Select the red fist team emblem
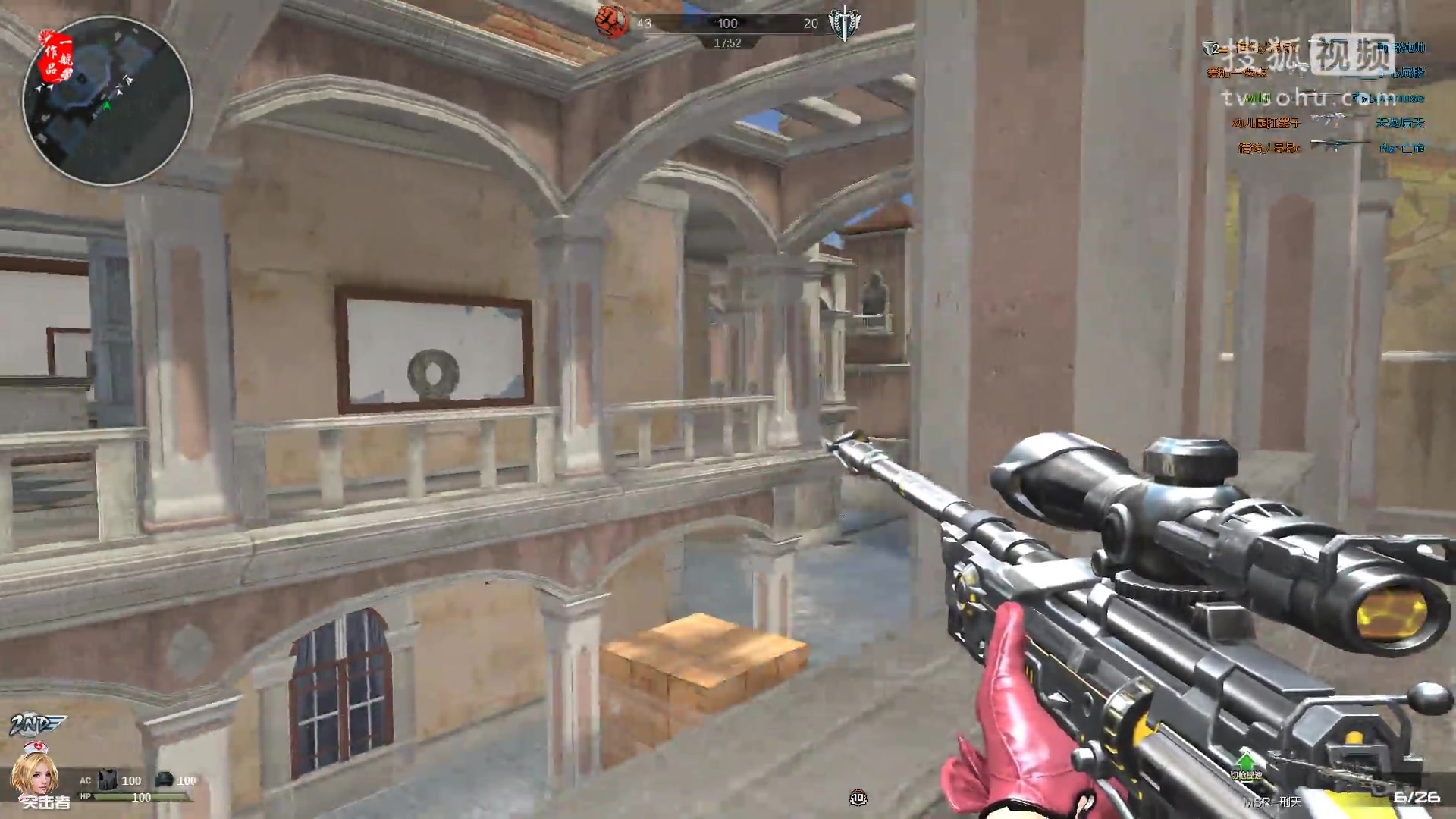 point(611,22)
